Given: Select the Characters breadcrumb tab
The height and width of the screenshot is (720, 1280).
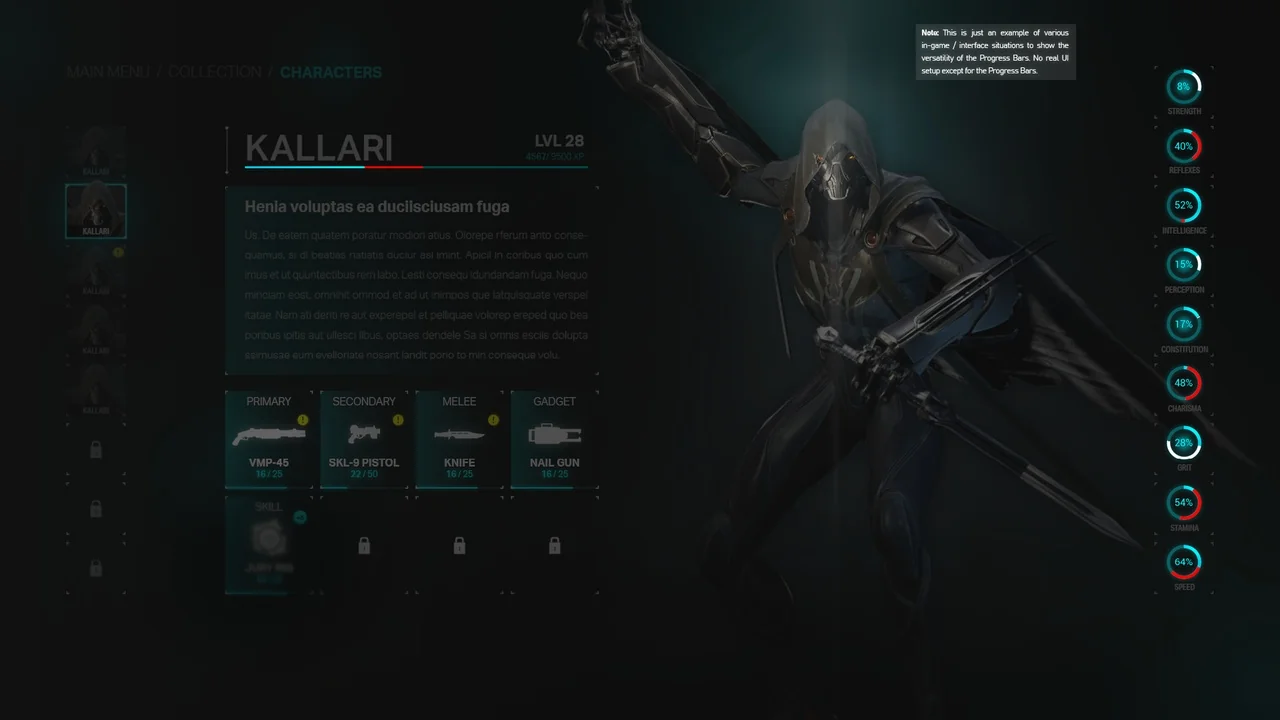Looking at the screenshot, I should click(x=330, y=72).
